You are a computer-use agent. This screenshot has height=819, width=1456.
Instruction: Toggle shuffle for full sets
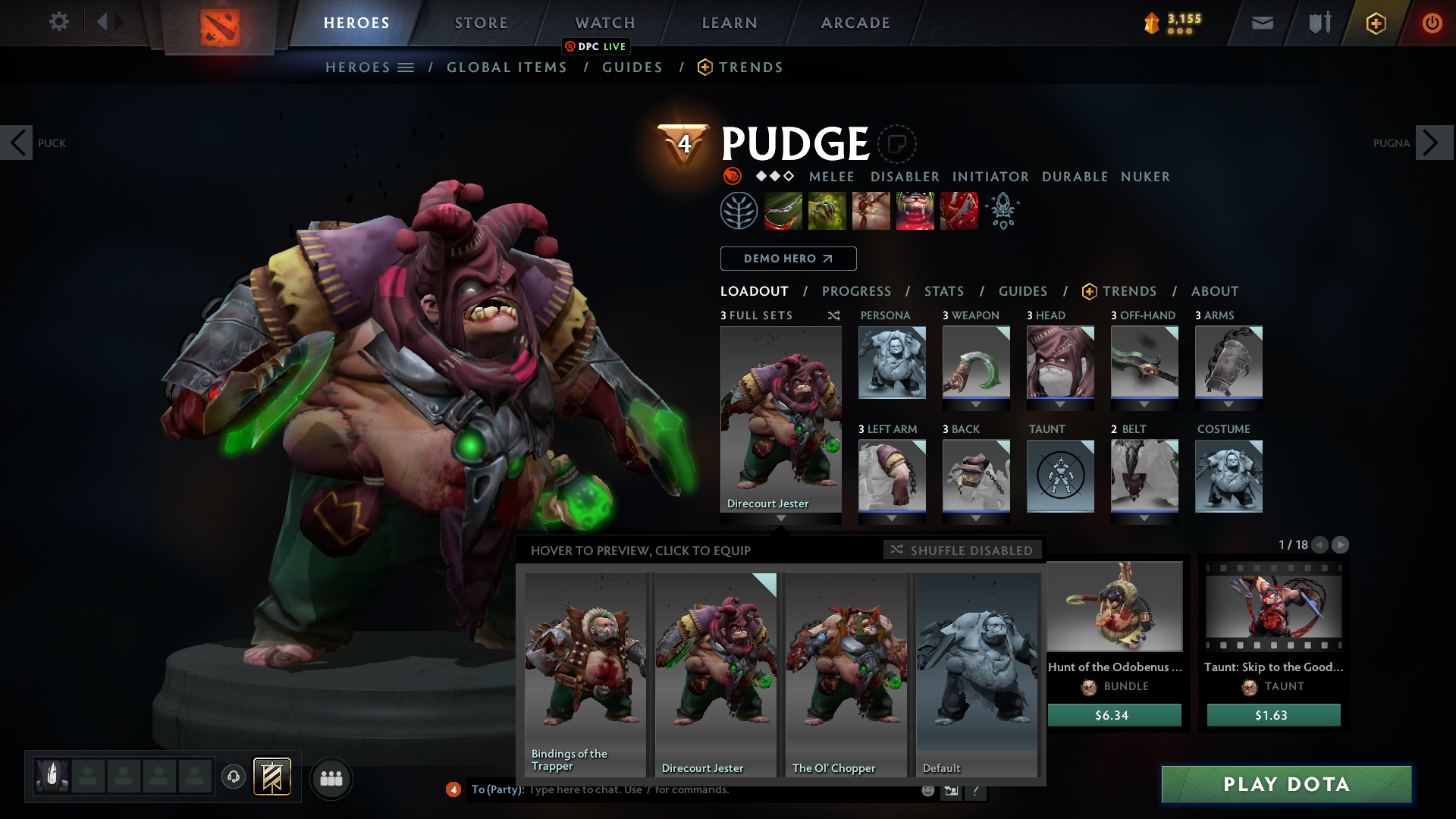[x=833, y=315]
